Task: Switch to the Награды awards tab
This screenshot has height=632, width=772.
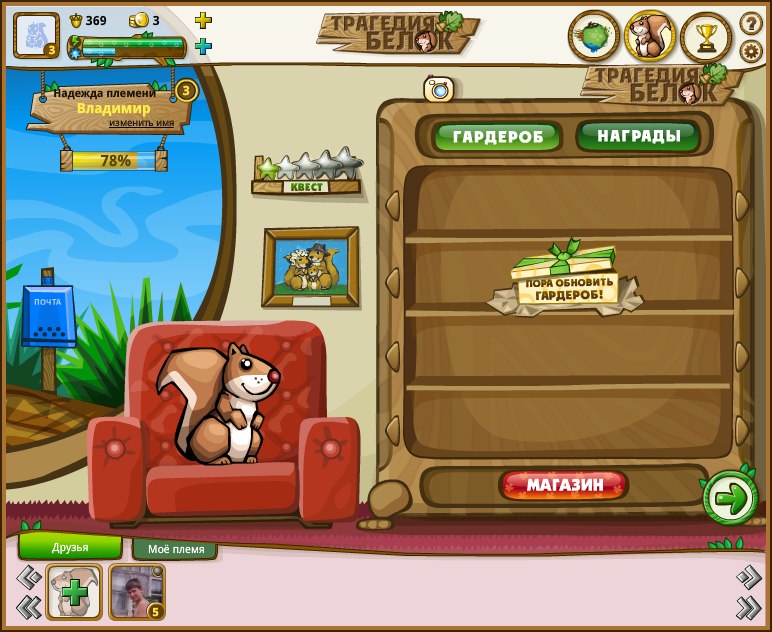Action: point(637,135)
